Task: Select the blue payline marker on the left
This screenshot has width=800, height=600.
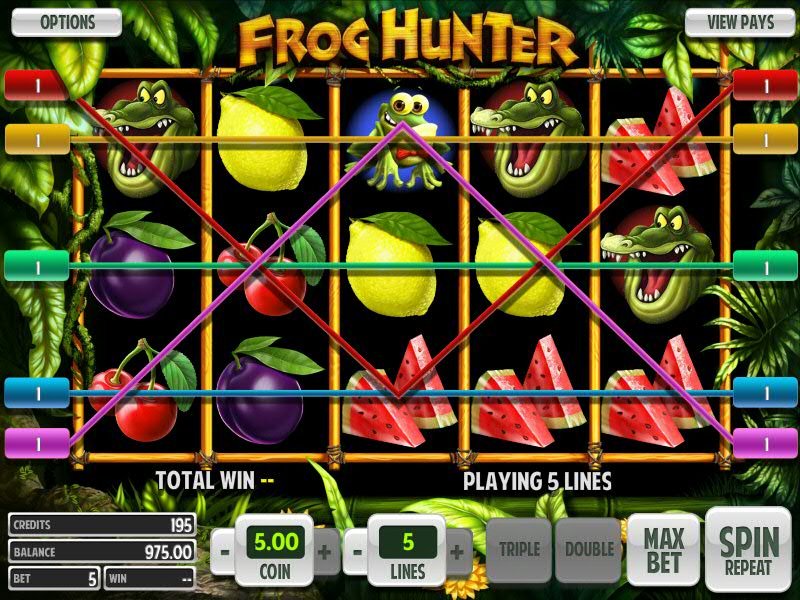Action: click(37, 392)
